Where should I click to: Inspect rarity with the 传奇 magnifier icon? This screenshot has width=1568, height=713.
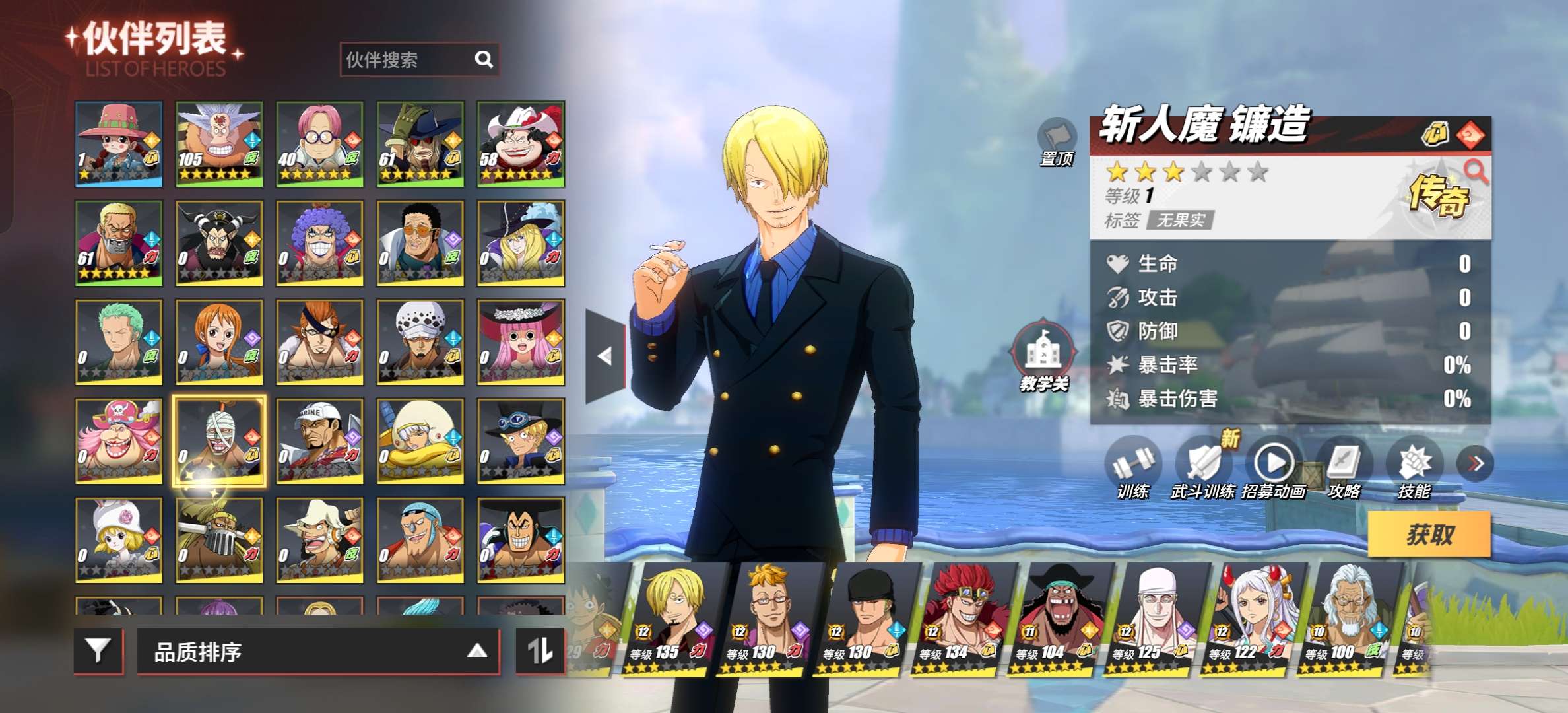[1476, 172]
